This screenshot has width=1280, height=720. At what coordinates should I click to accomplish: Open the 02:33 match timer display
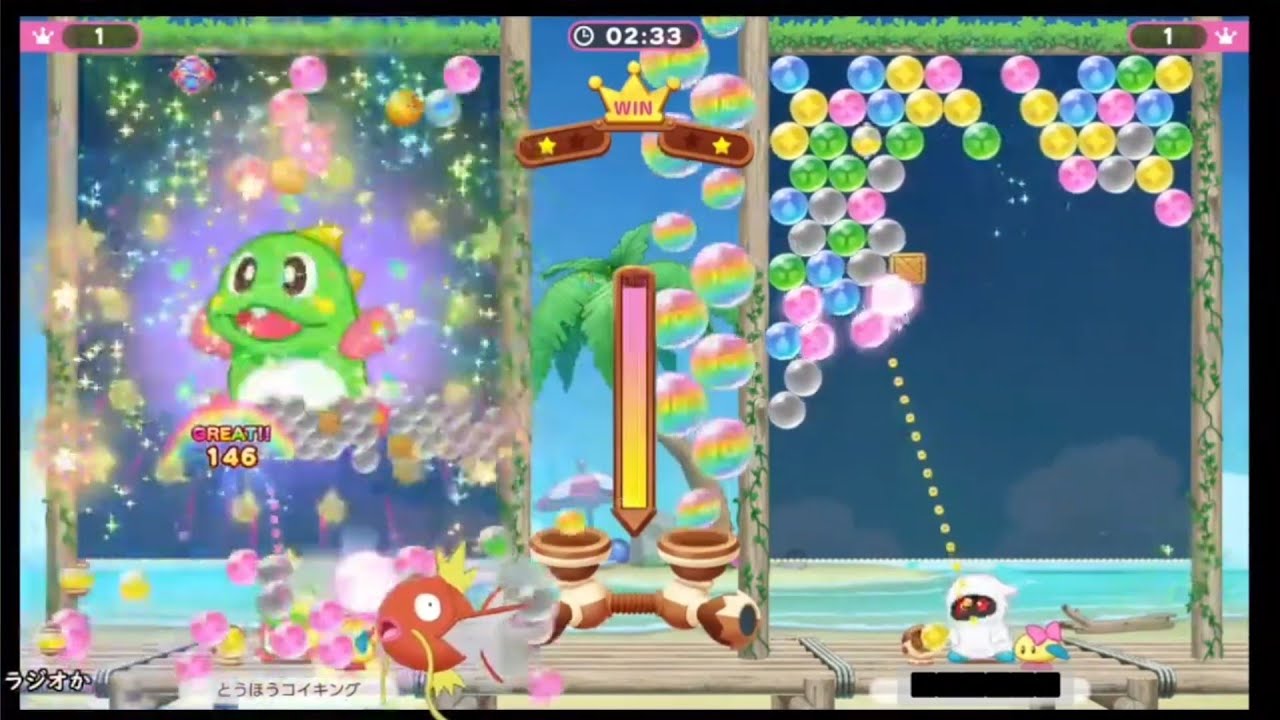point(630,33)
